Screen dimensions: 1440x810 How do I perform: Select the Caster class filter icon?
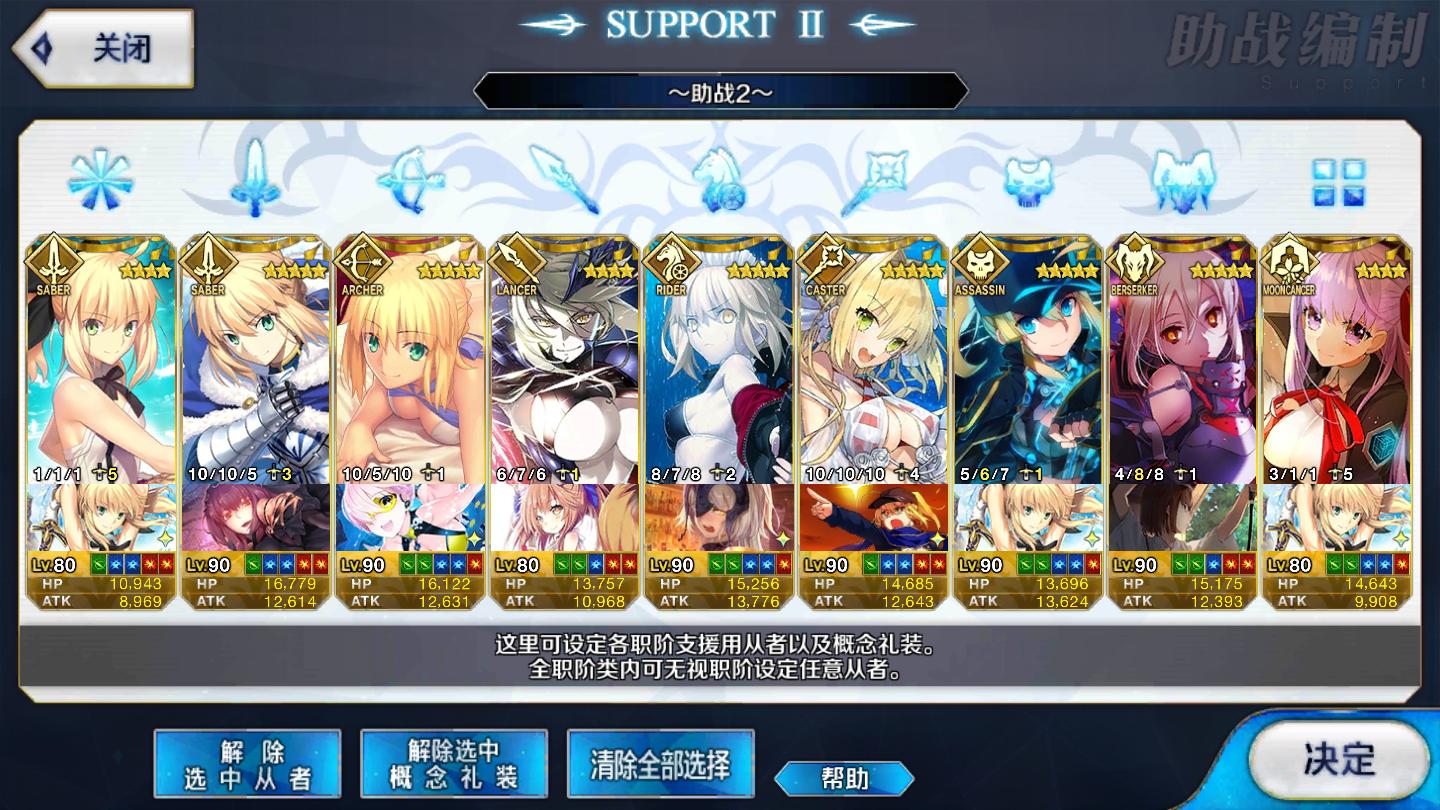tap(875, 180)
